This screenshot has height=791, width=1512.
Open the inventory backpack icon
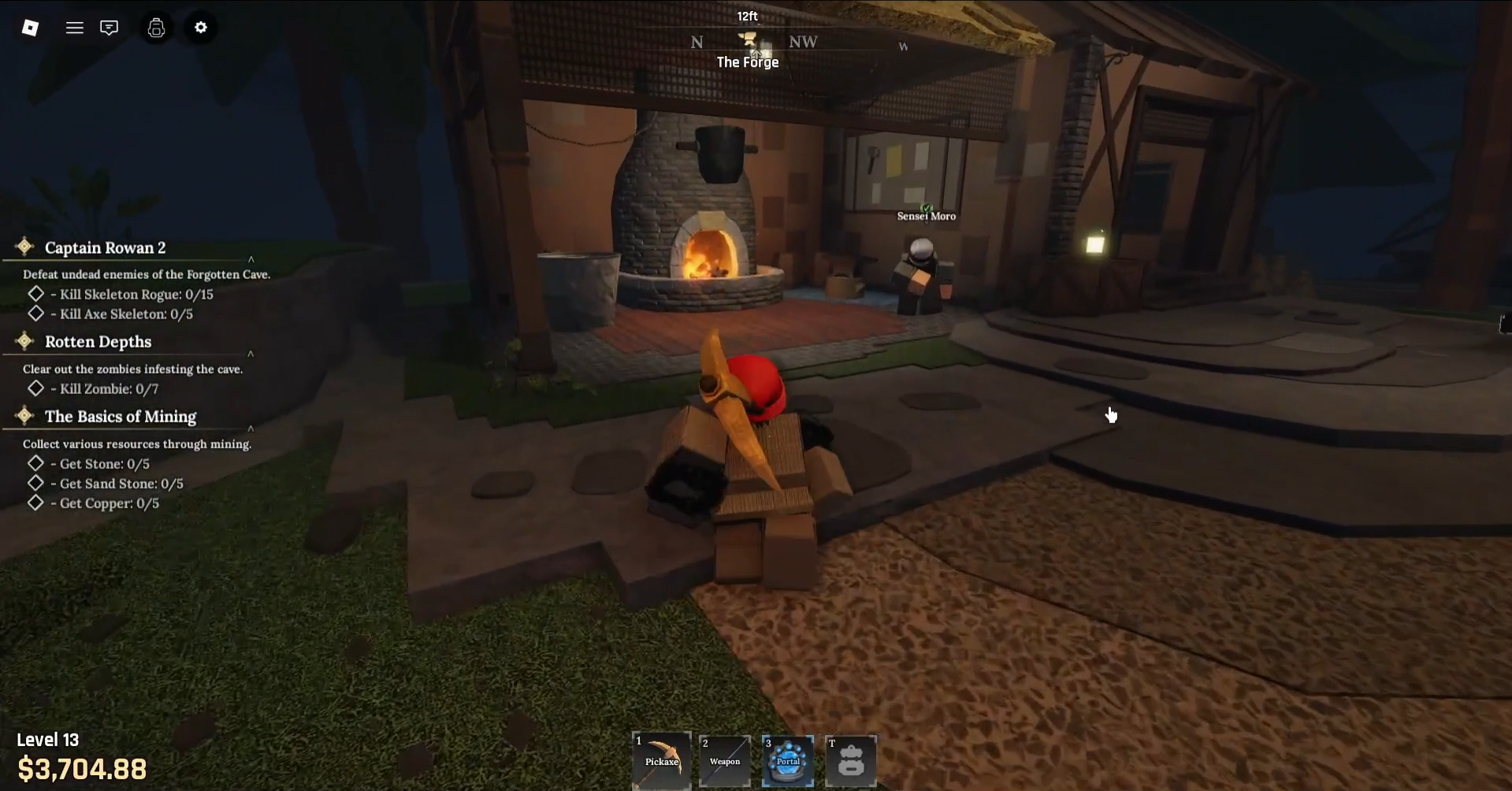coord(155,28)
